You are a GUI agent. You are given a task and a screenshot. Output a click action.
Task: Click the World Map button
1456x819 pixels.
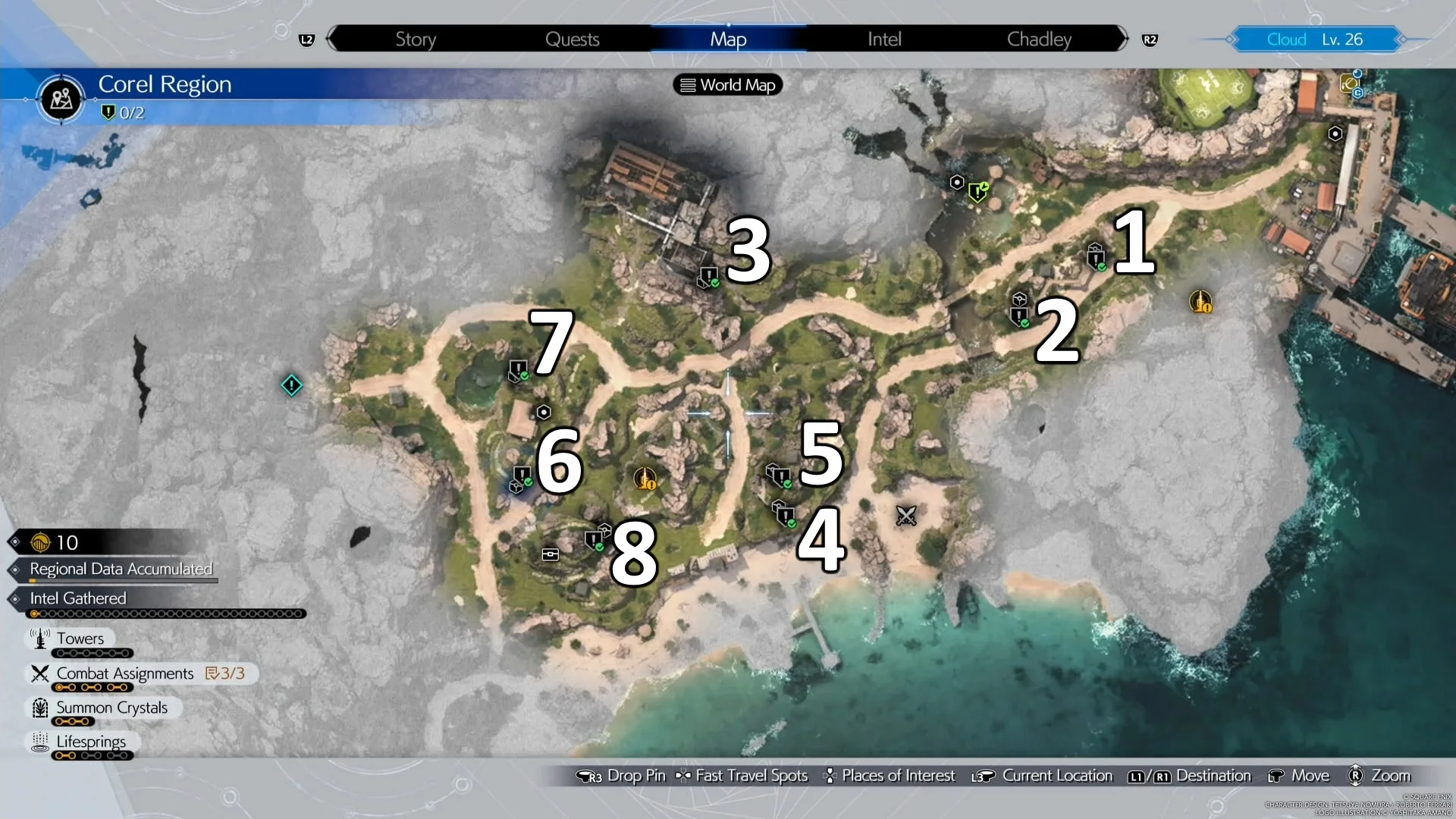pyautogui.click(x=727, y=84)
